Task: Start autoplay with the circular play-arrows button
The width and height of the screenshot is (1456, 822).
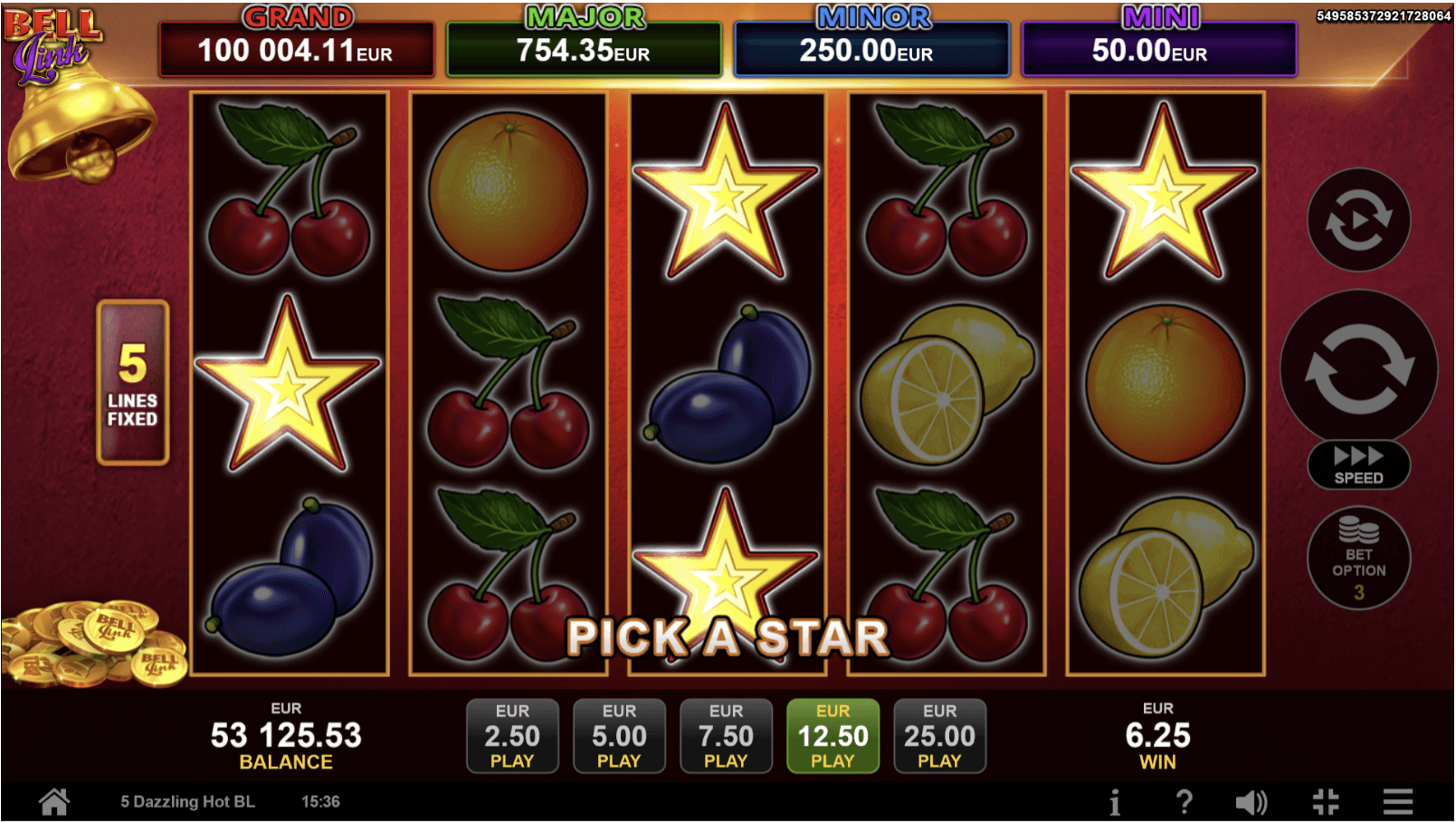Action: tap(1358, 220)
